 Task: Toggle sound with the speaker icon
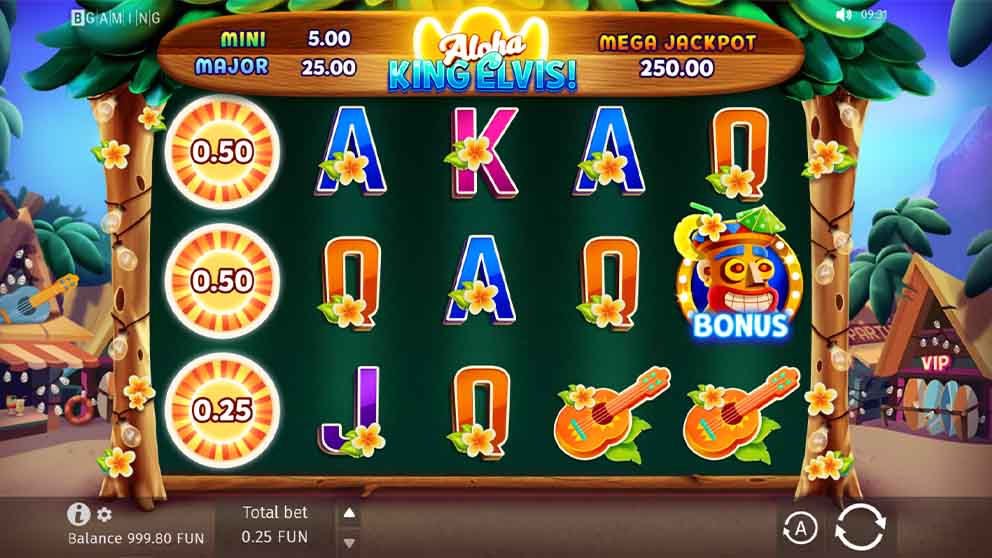[845, 15]
